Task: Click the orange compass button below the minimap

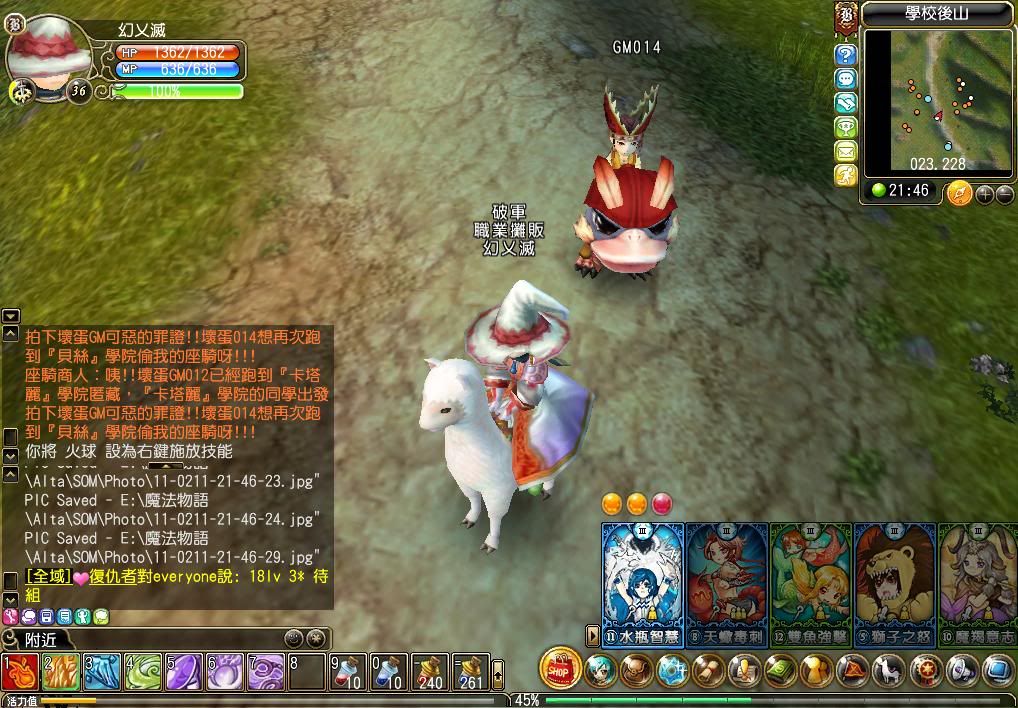Action: [960, 192]
